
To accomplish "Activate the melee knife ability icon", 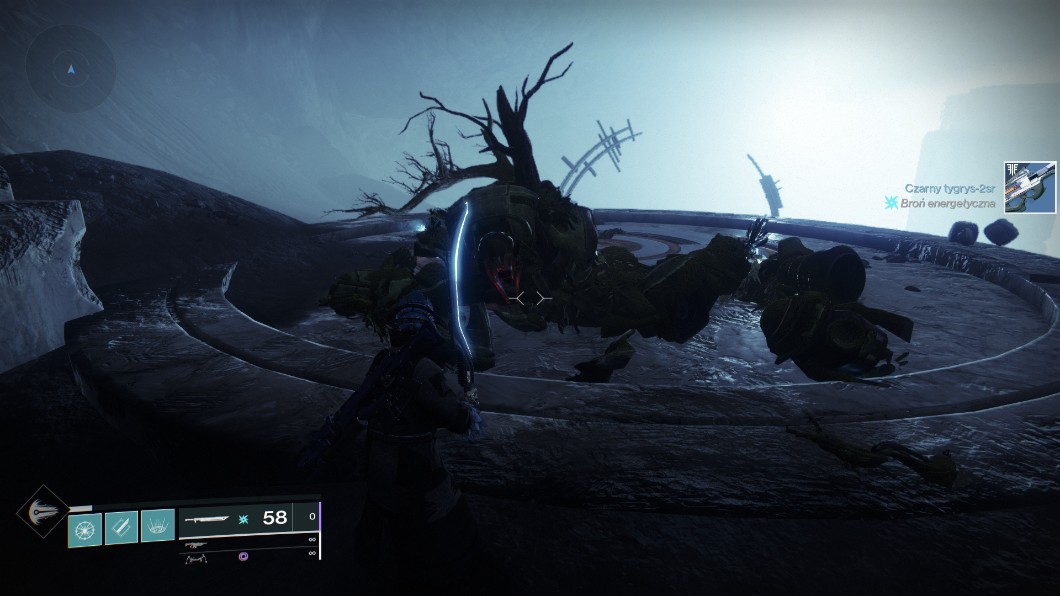I will click(x=121, y=526).
